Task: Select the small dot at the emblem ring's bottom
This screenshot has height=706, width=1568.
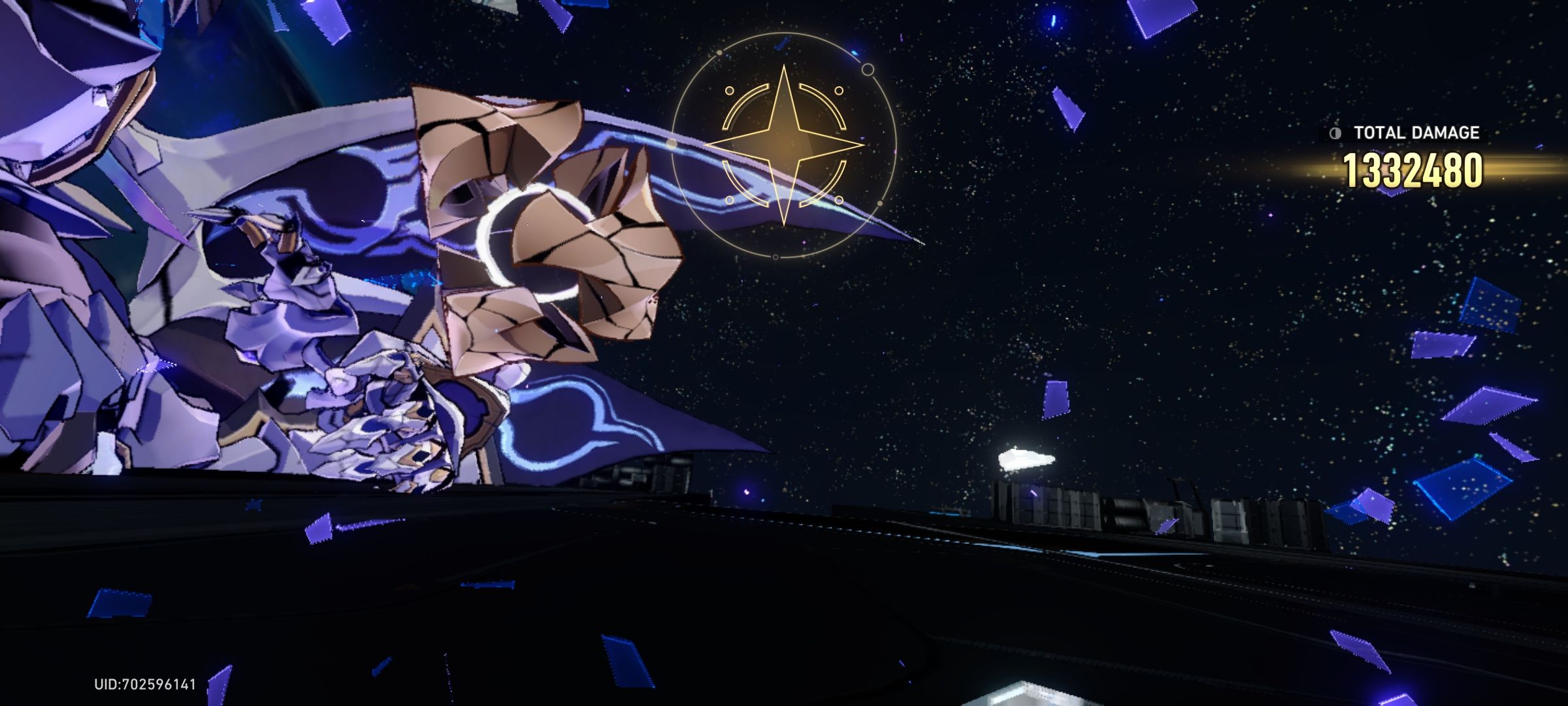Action: pyautogui.click(x=776, y=256)
